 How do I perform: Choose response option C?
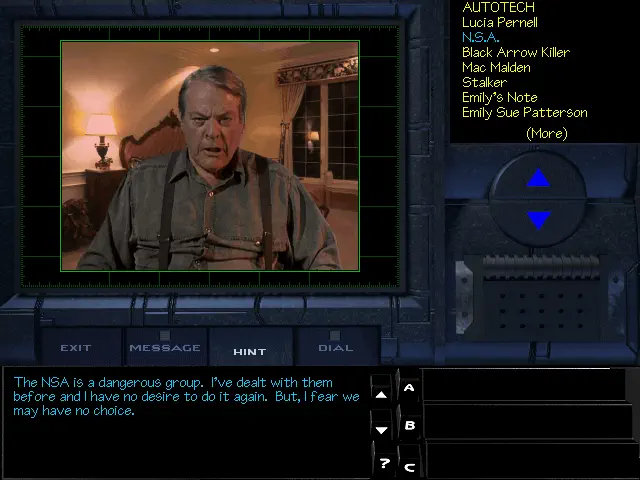[x=409, y=465]
